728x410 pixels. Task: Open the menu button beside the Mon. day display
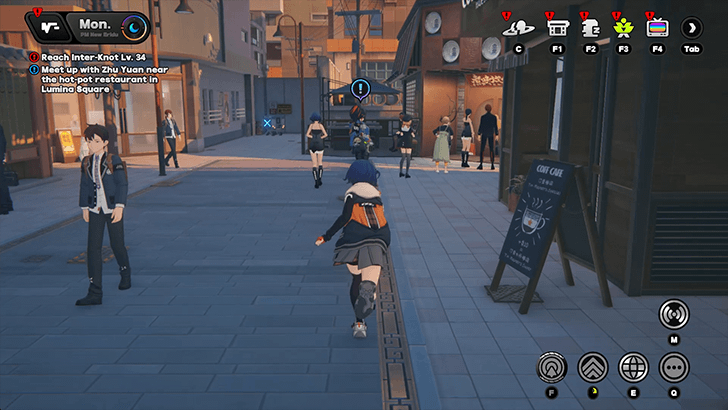tap(51, 27)
